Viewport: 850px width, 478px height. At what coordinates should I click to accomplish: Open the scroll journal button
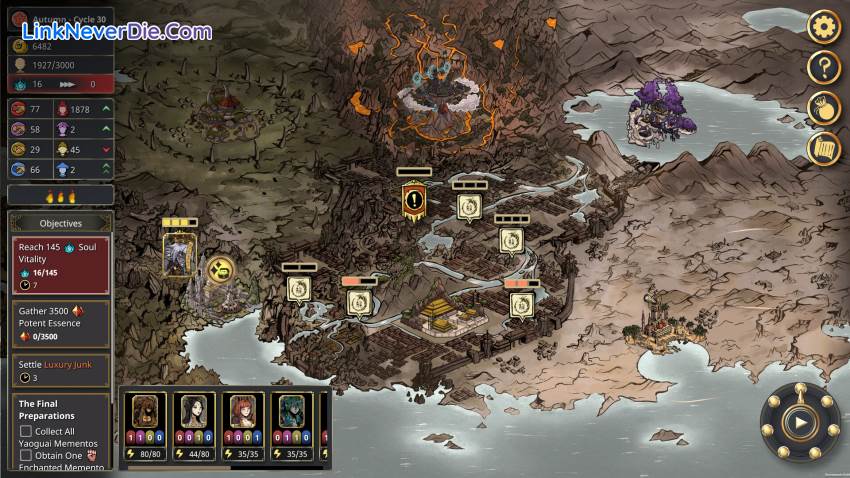(x=824, y=149)
